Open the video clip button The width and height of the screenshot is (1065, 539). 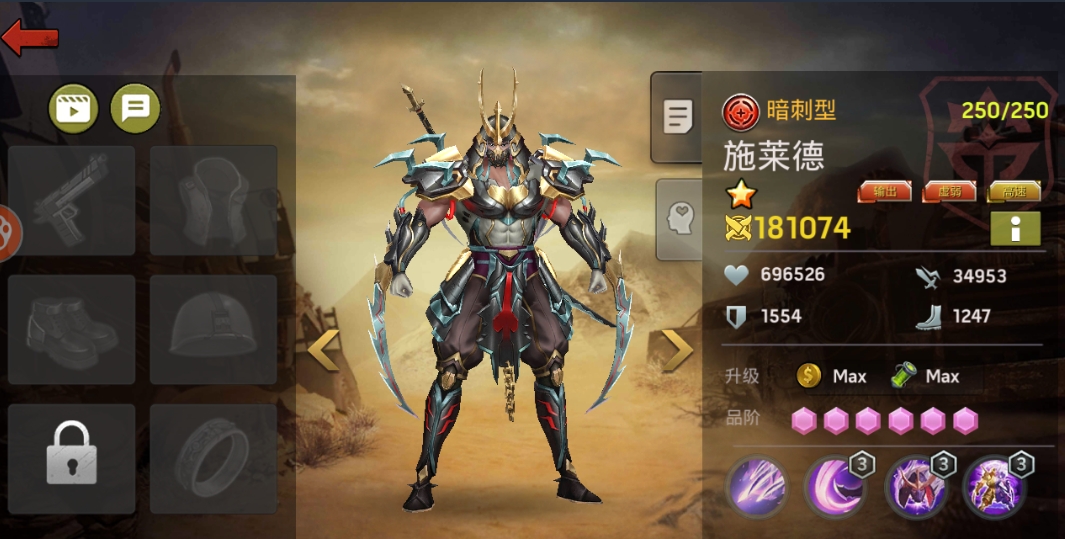tap(74, 109)
